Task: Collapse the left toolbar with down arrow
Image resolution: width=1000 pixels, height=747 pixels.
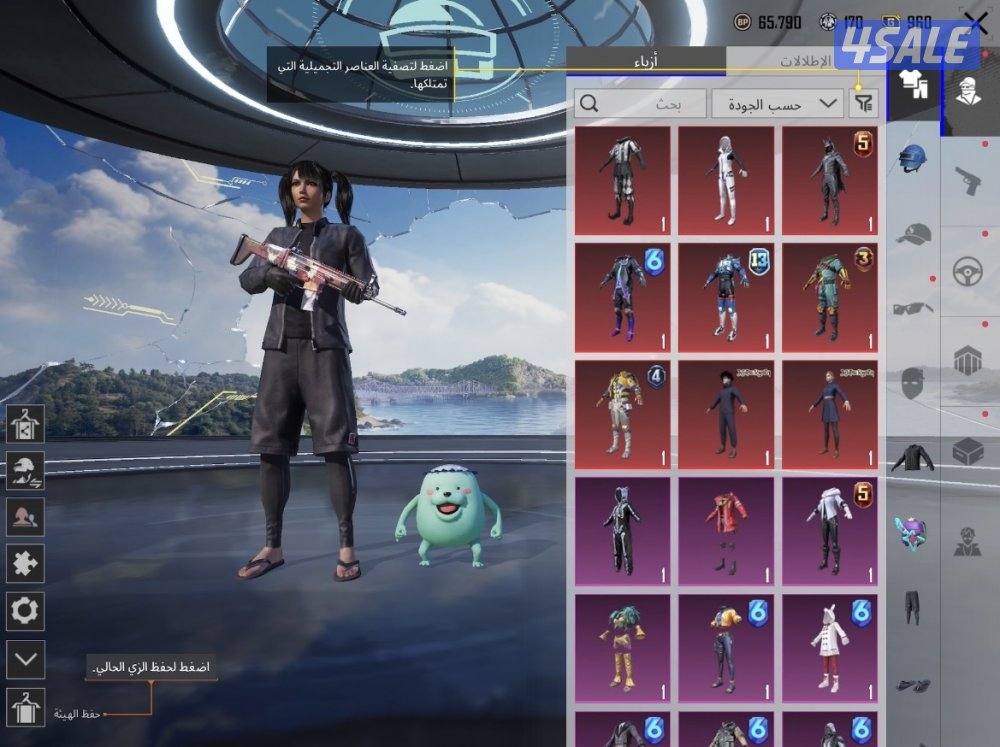Action: point(25,659)
